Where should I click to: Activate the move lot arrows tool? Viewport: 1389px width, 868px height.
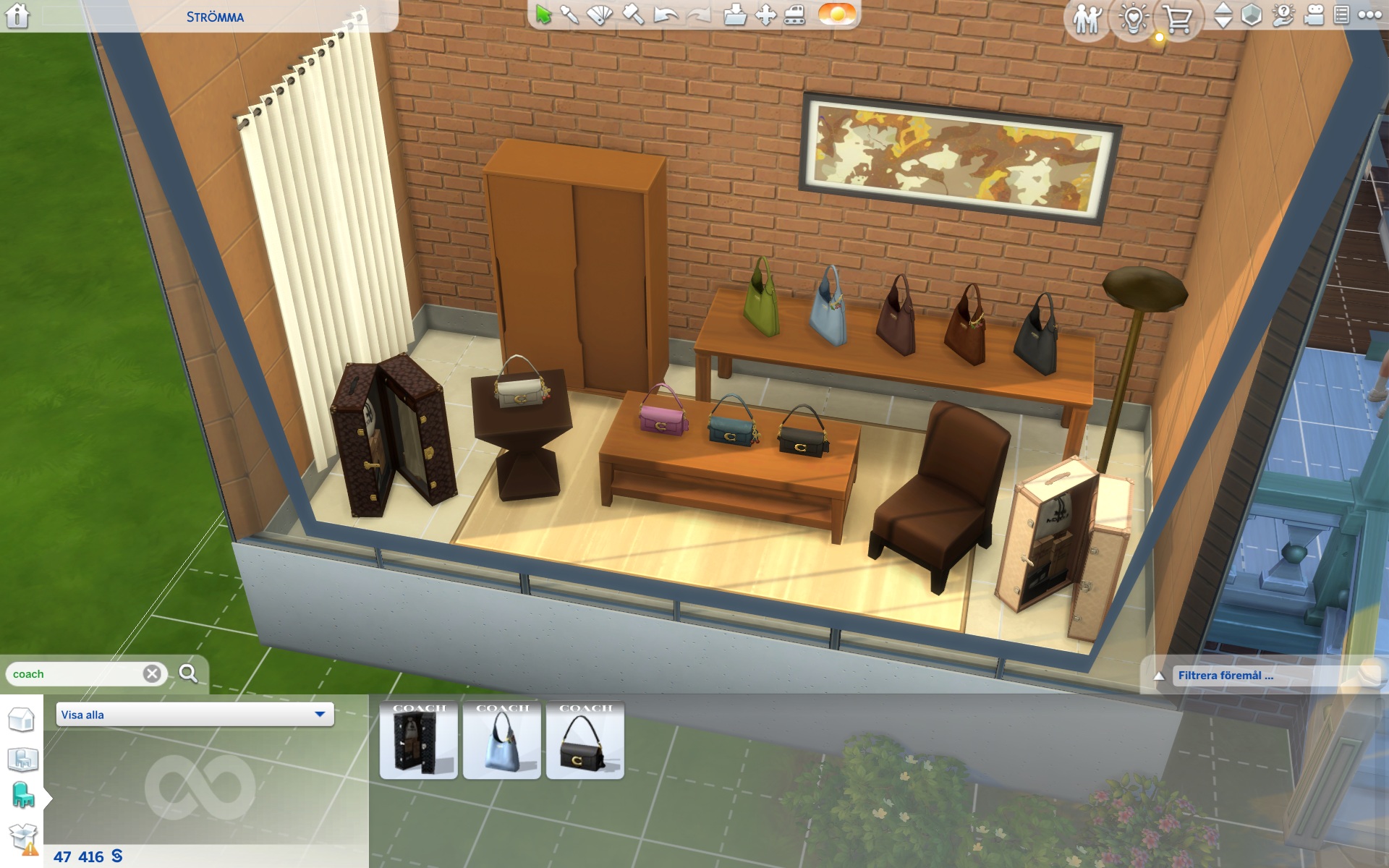[x=765, y=14]
